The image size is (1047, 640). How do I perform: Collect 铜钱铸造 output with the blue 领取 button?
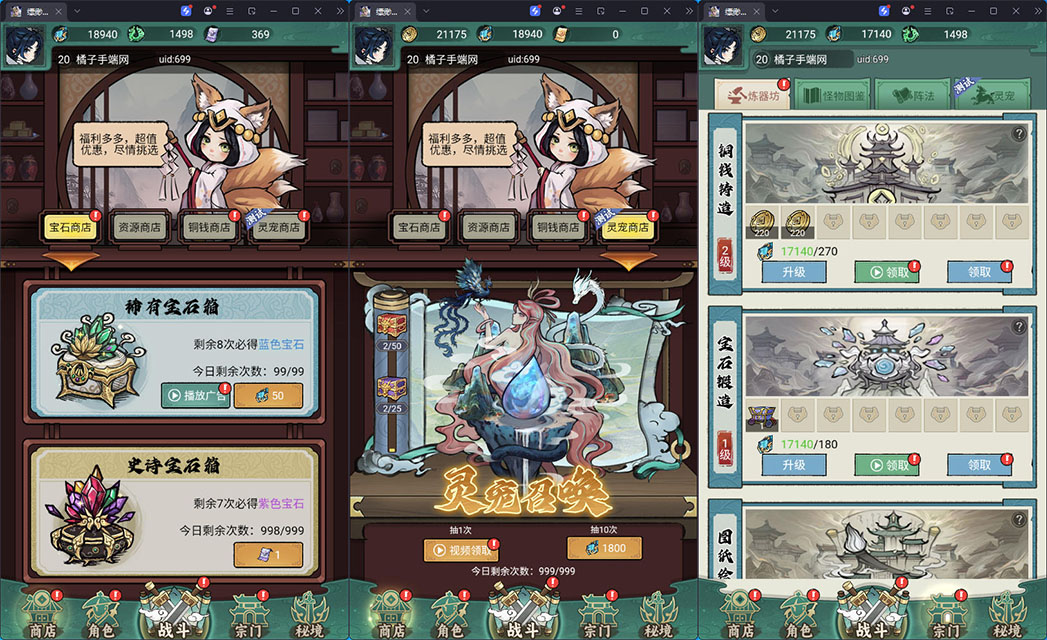pos(979,271)
